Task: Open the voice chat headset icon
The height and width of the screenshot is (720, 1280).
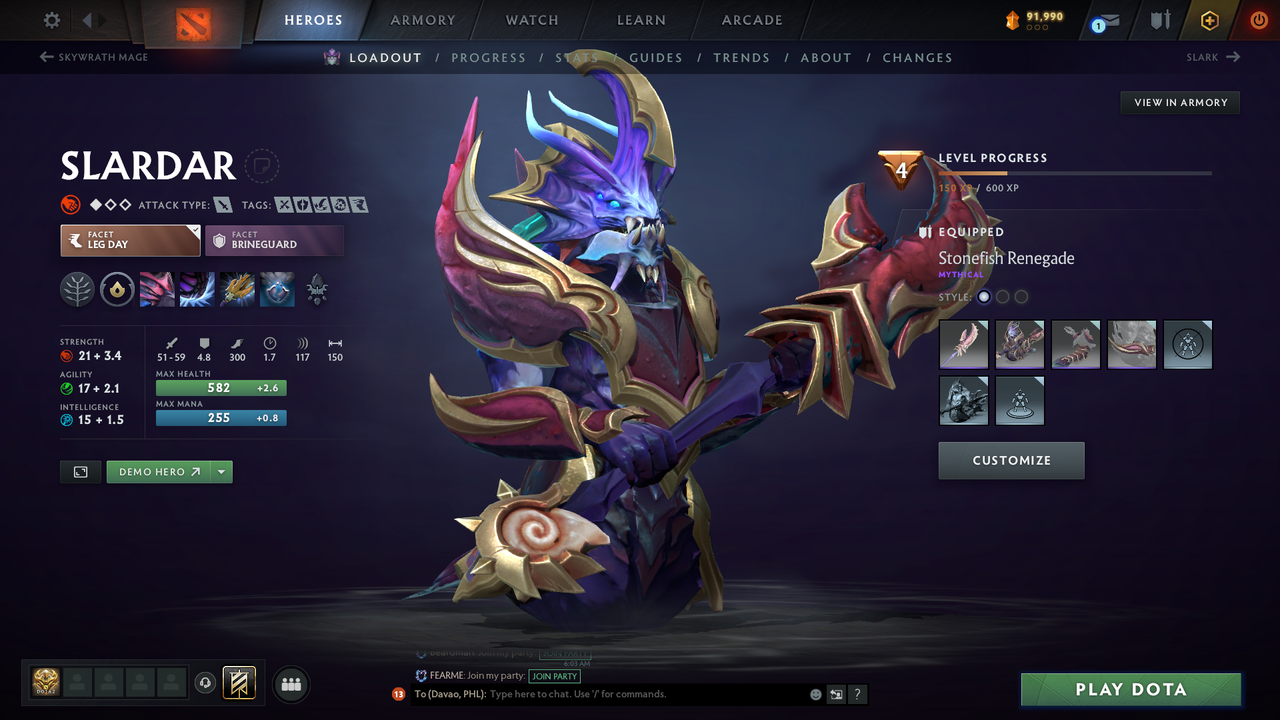Action: 206,683
